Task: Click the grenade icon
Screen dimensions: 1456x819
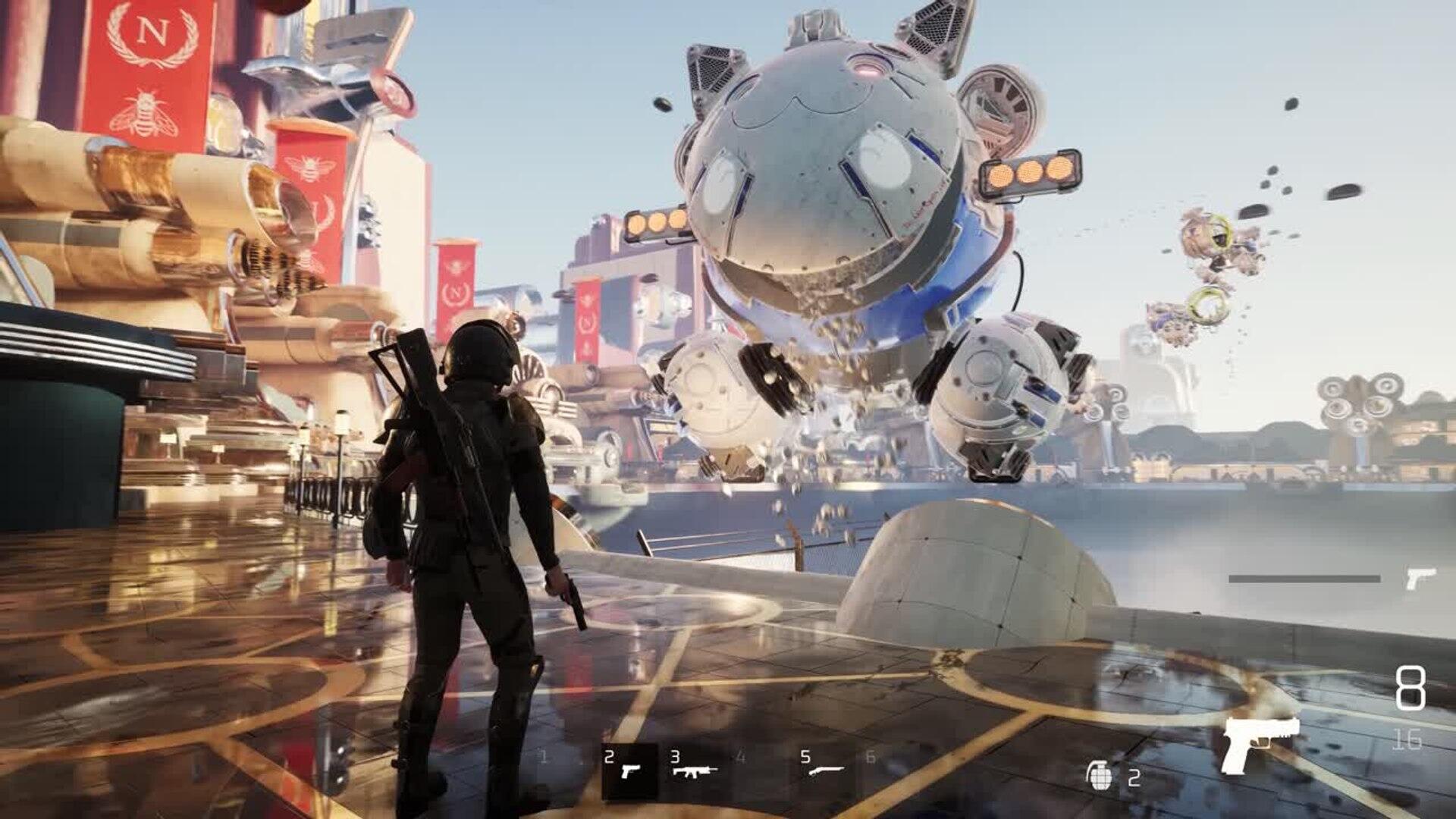Action: tap(1099, 776)
